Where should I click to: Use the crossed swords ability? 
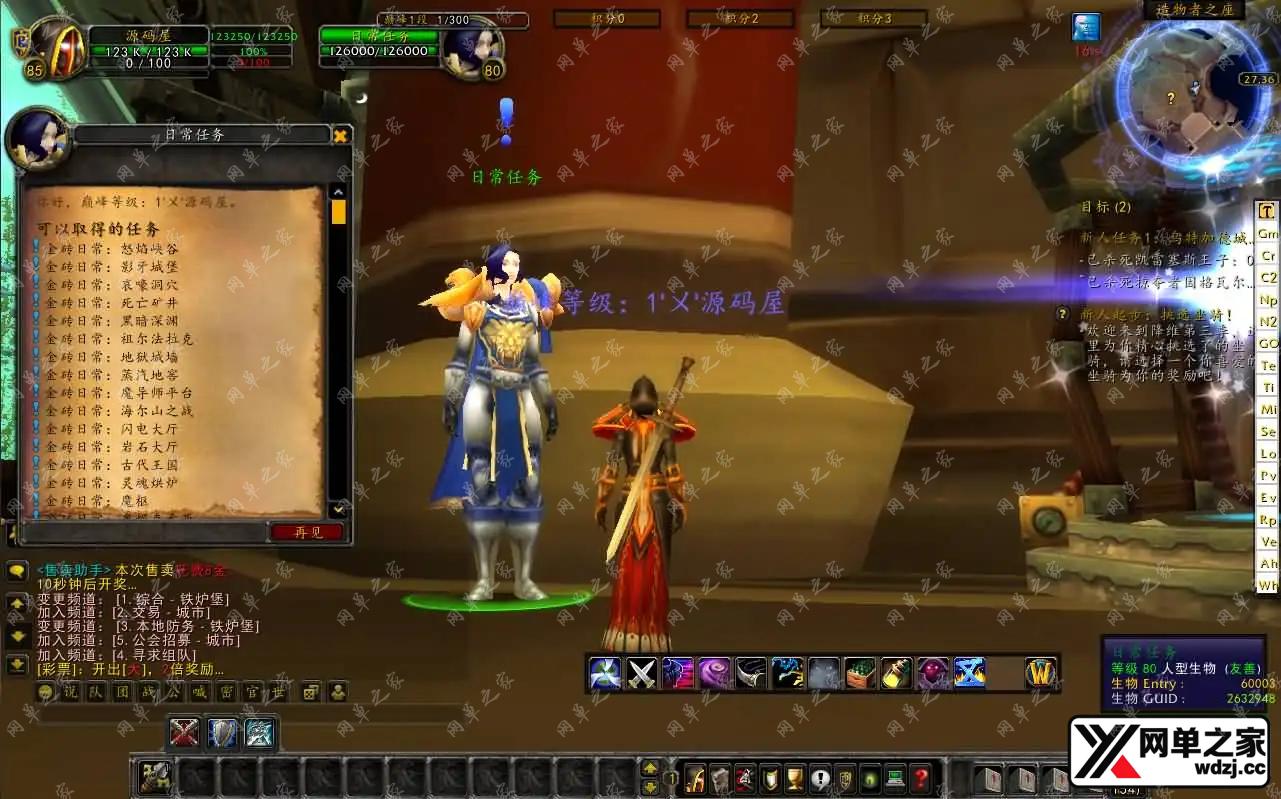coord(641,673)
